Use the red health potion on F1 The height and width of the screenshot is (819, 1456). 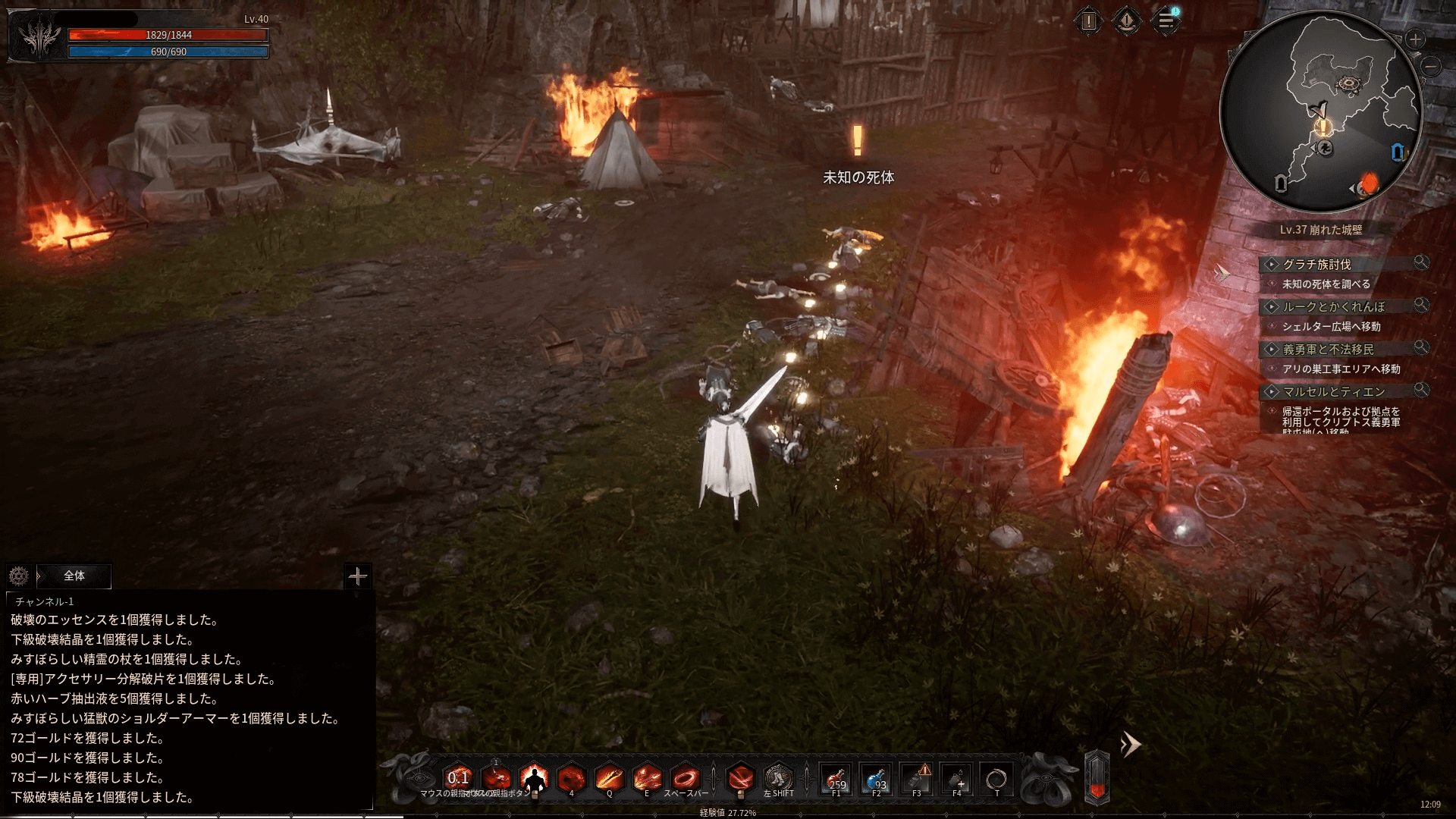(836, 779)
